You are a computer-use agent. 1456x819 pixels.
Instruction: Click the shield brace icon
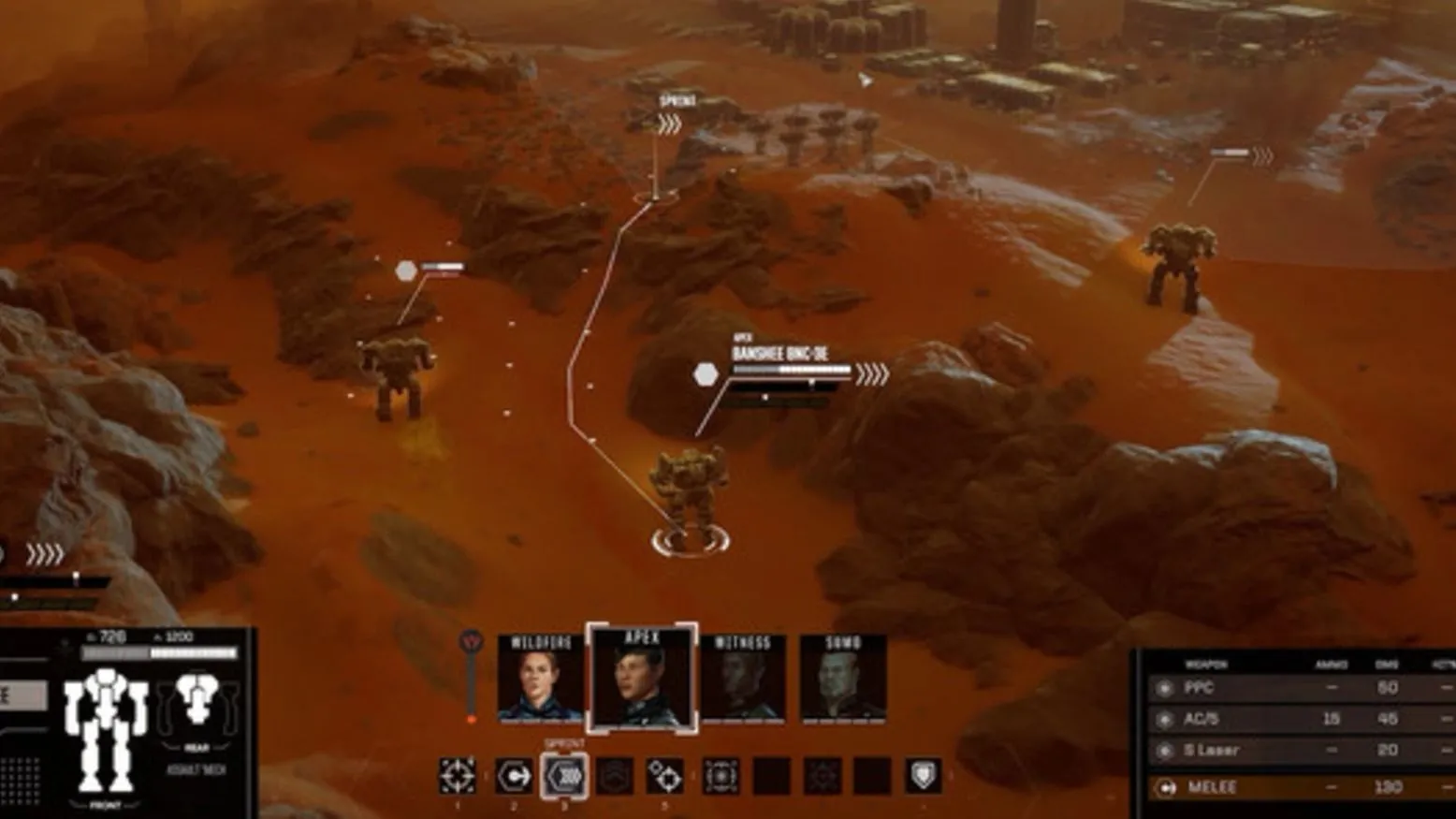[x=923, y=776]
